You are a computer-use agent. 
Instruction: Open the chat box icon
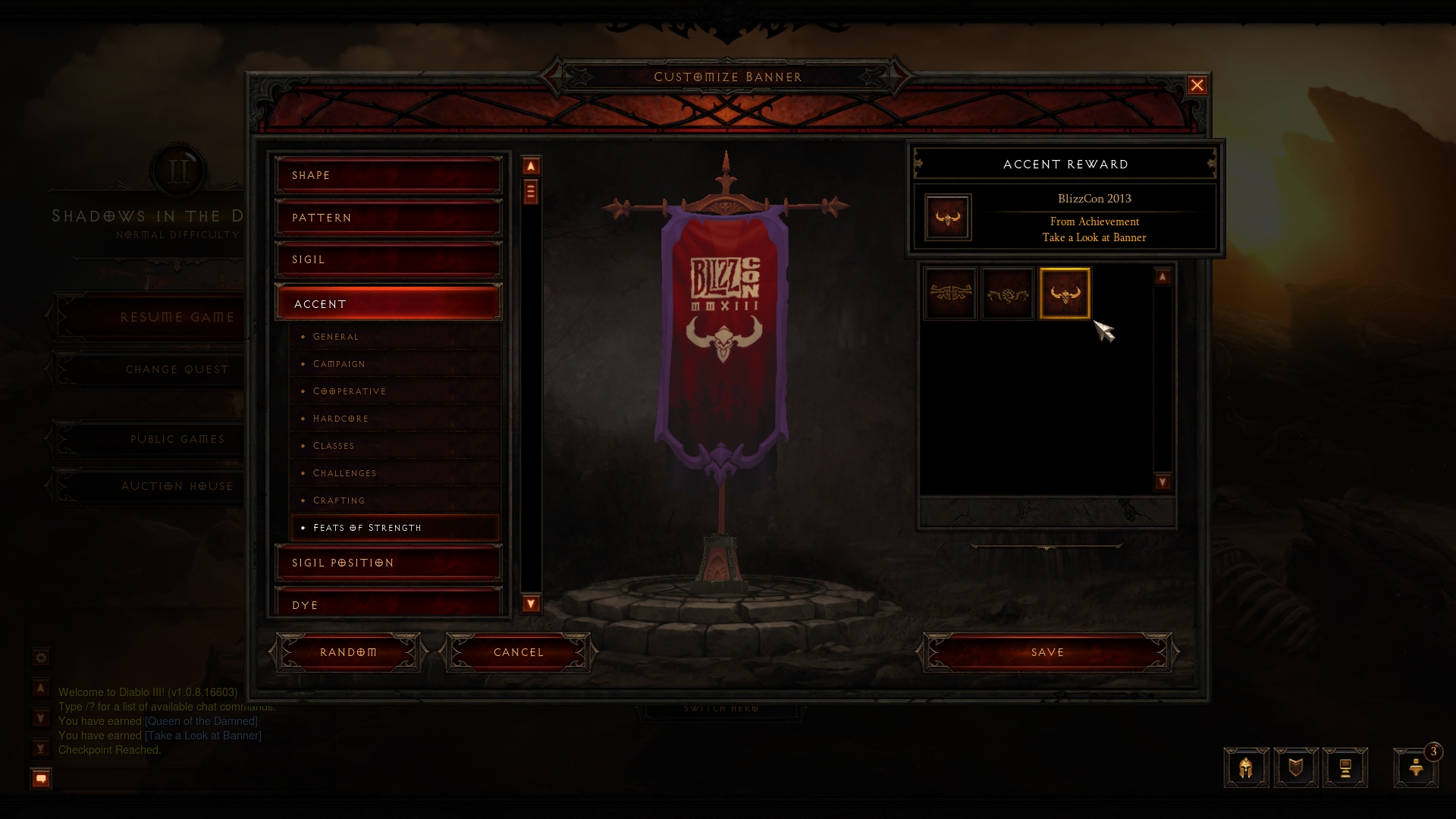point(41,778)
